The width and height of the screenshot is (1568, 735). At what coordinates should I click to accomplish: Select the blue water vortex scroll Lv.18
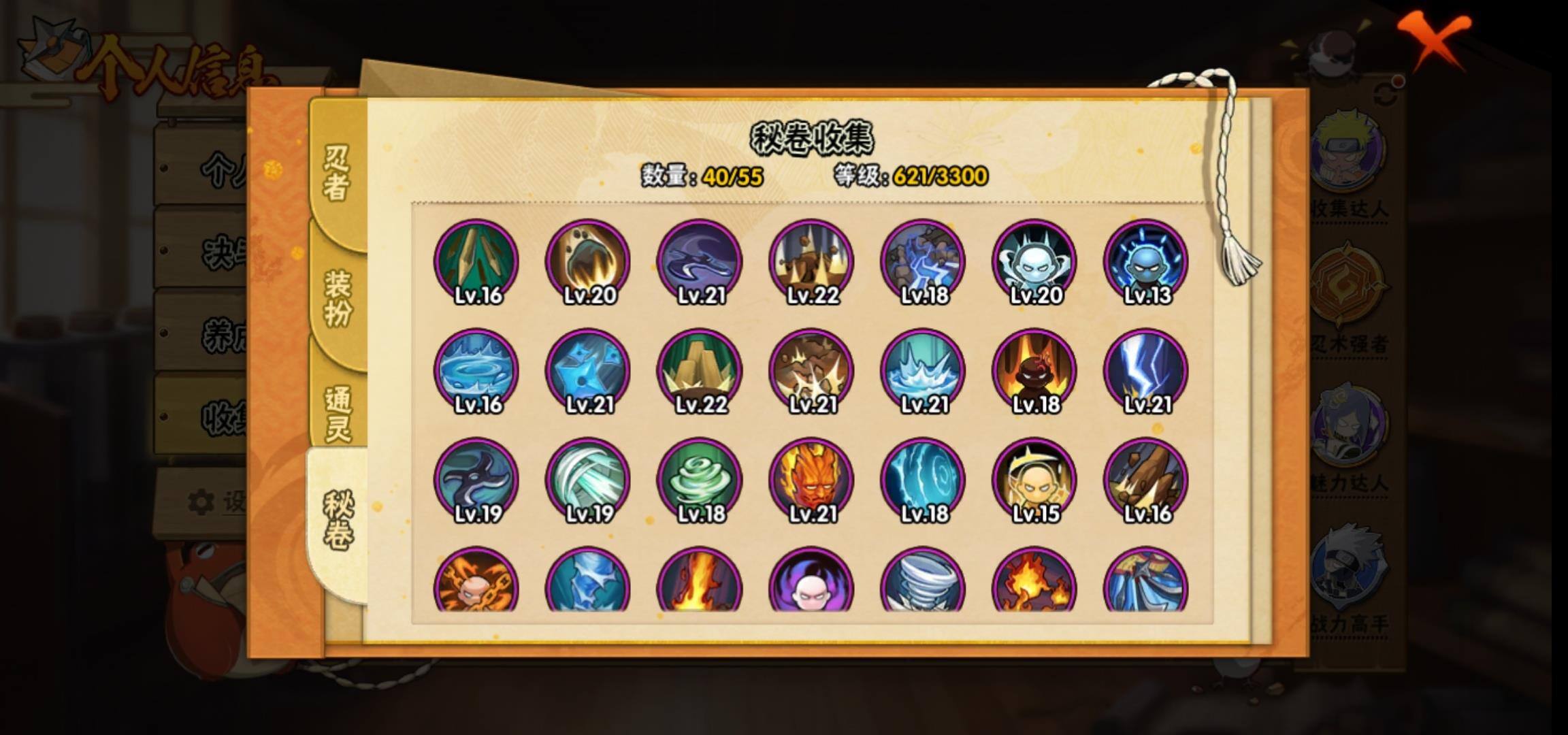pyautogui.click(x=923, y=480)
